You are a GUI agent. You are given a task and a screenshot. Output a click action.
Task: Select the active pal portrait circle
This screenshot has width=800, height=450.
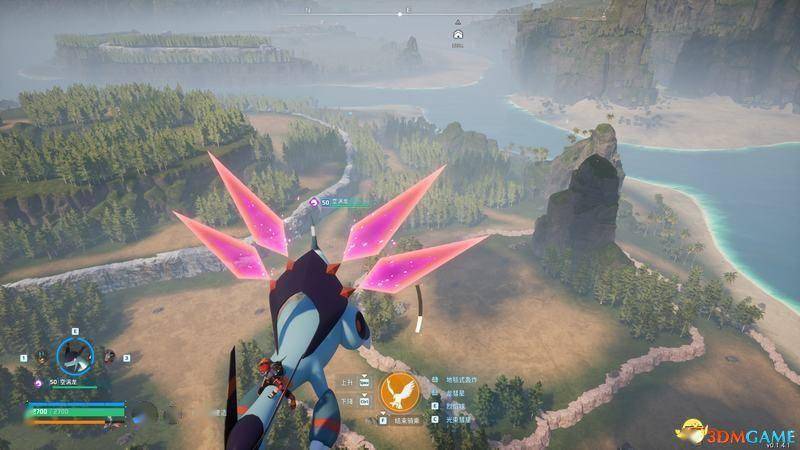click(x=73, y=353)
